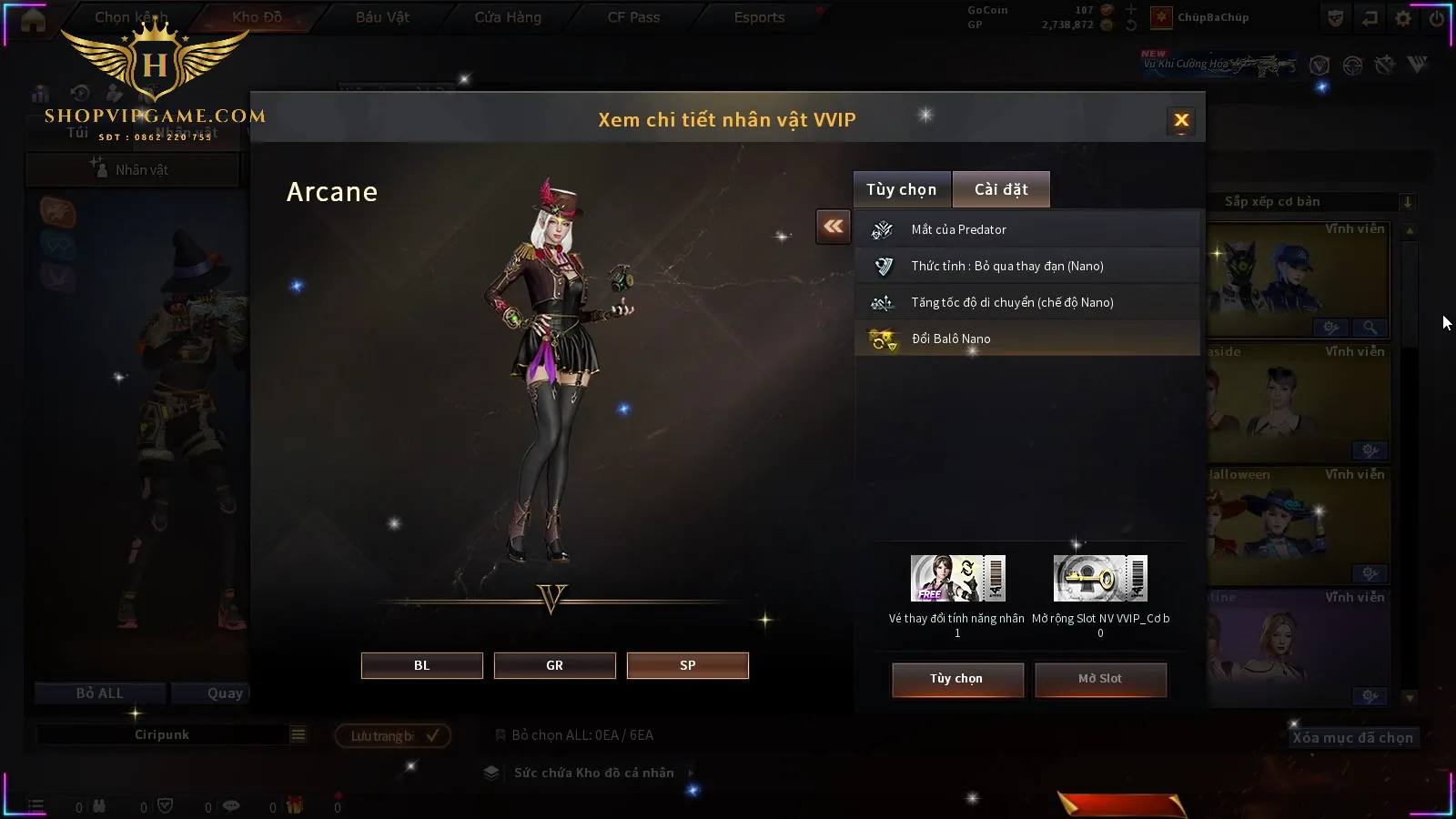Pick the Đổi Balô Nano option

point(1026,339)
